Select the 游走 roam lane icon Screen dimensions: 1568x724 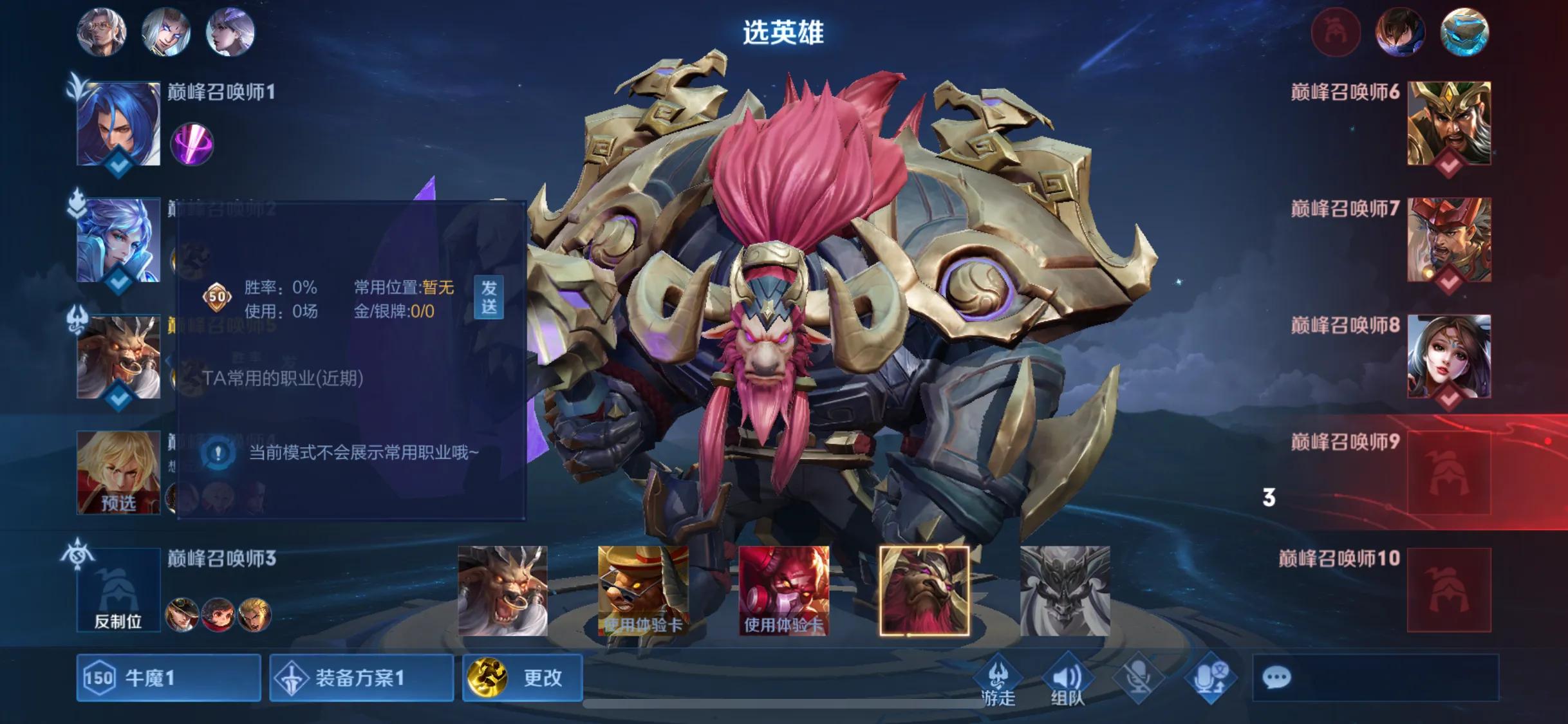pyautogui.click(x=999, y=671)
